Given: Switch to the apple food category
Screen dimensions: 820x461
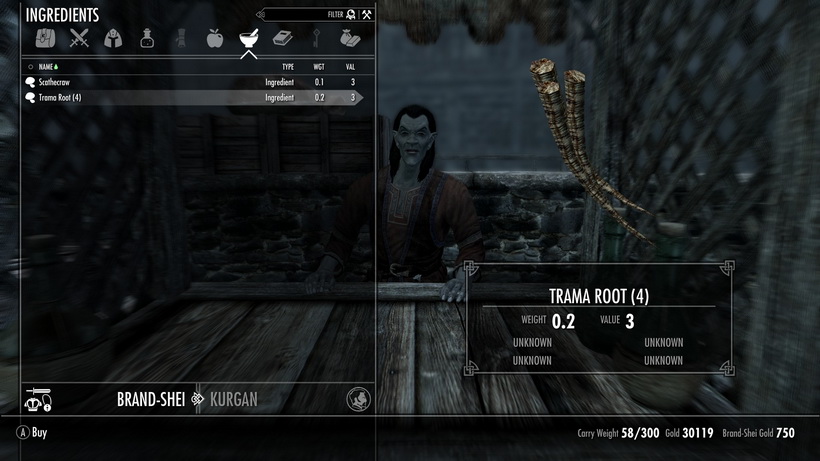Looking at the screenshot, I should (x=214, y=39).
